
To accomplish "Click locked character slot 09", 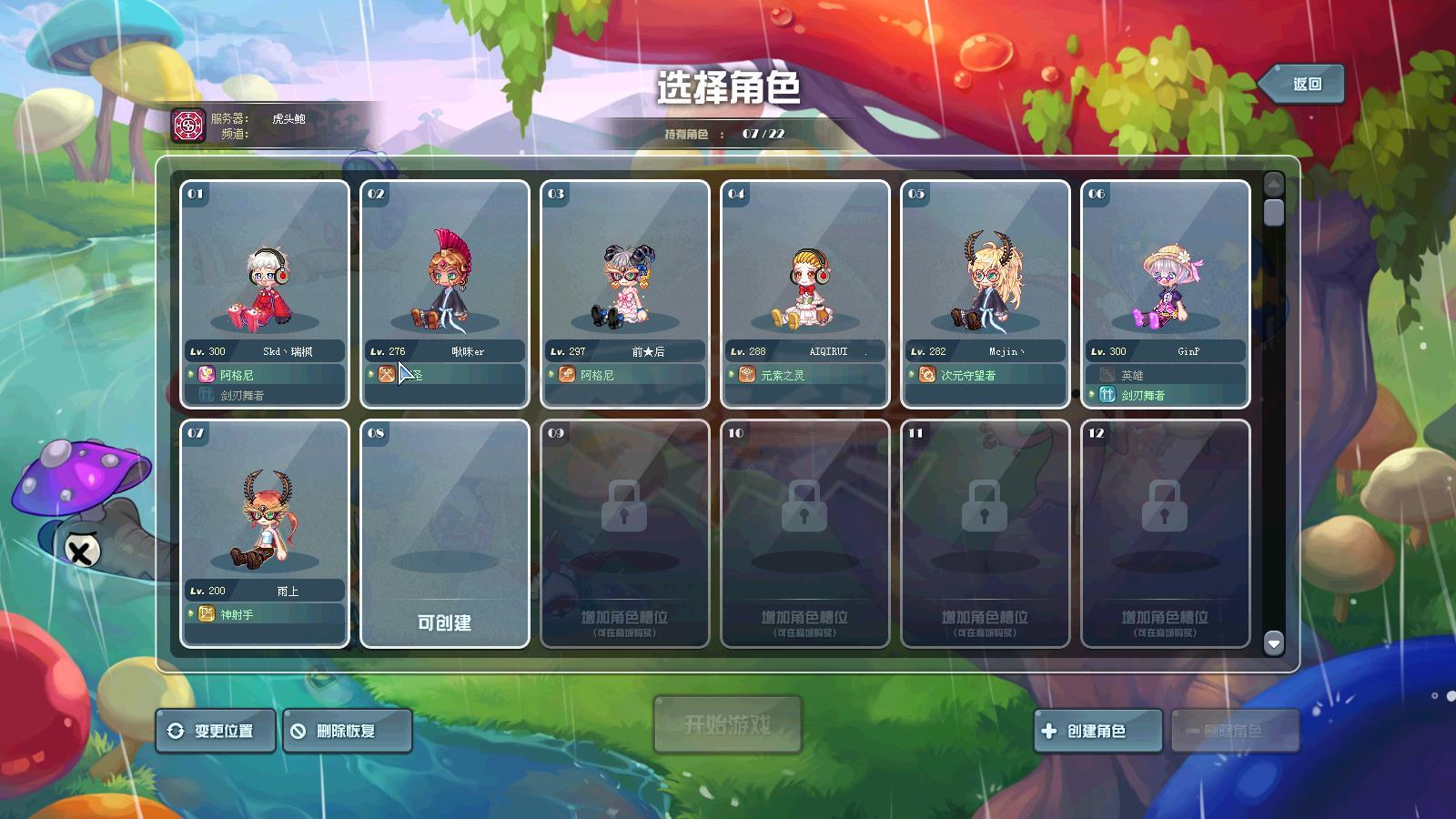I will coord(625,532).
